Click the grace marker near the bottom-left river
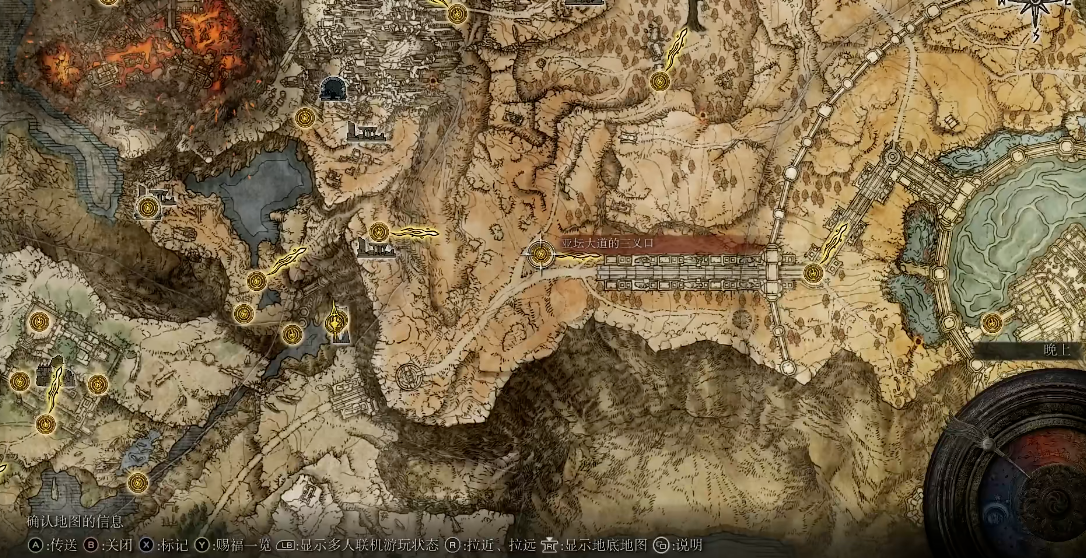This screenshot has height=558, width=1086. [x=138, y=483]
